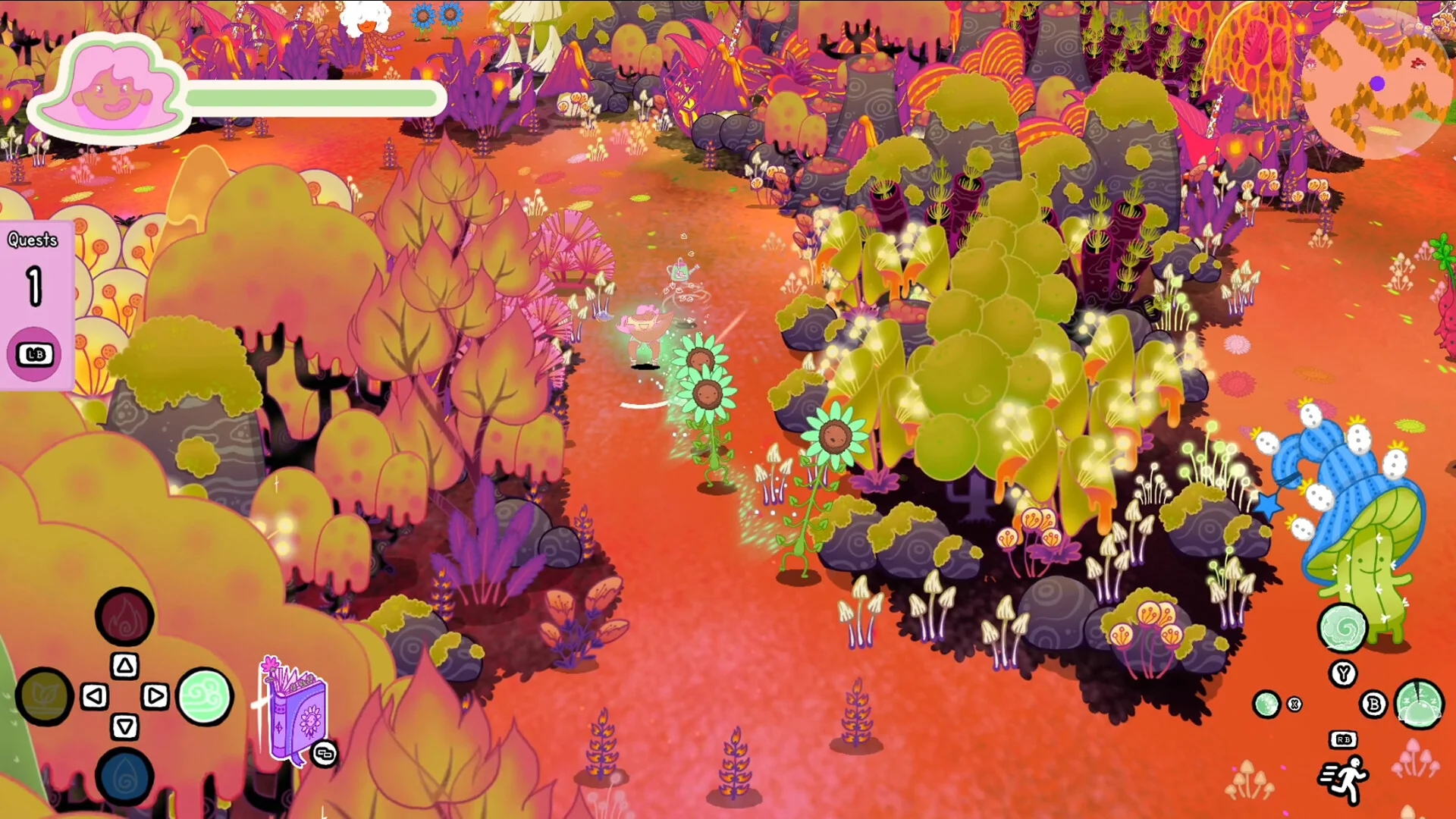Activate the green air swirl element
Viewport: 1456px width, 819px height.
(x=205, y=696)
